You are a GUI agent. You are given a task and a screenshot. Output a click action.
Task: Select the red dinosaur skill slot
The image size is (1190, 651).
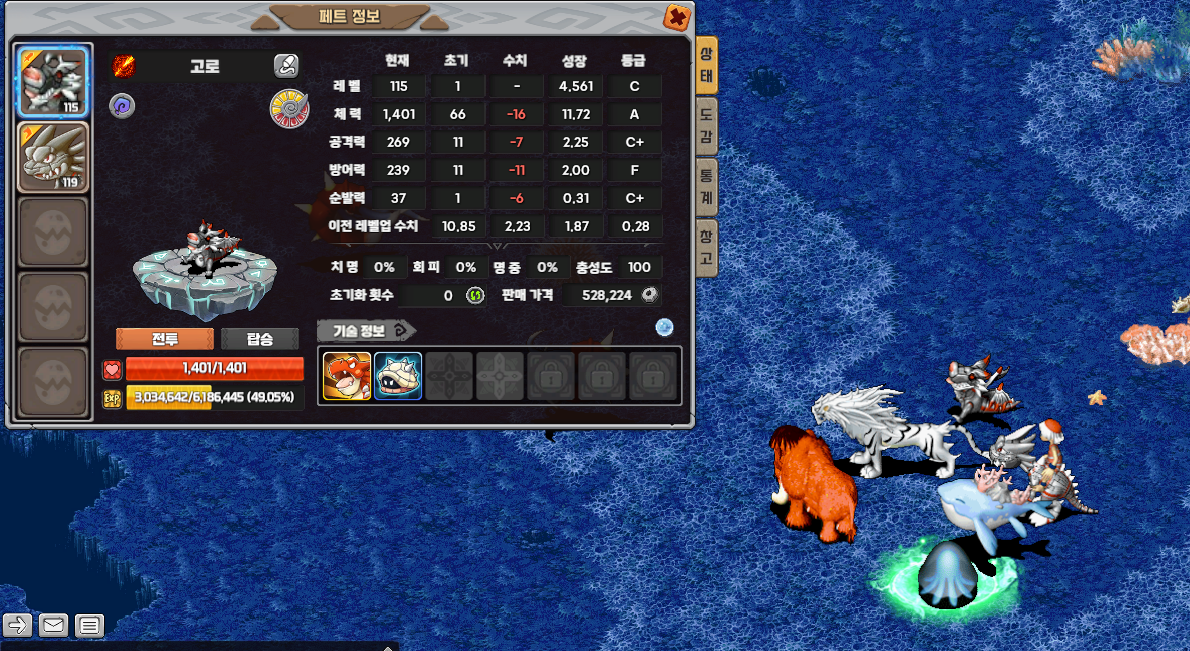347,376
